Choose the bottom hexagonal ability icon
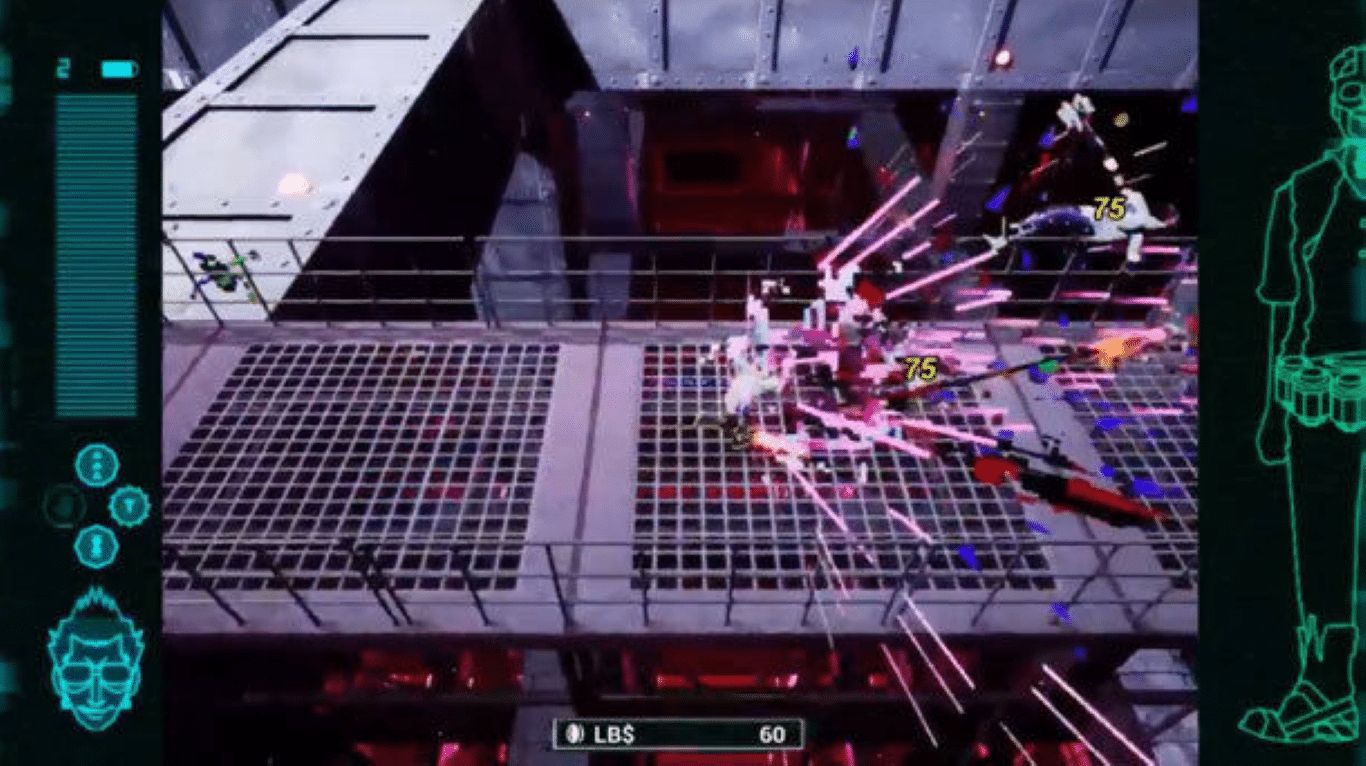 (x=97, y=546)
